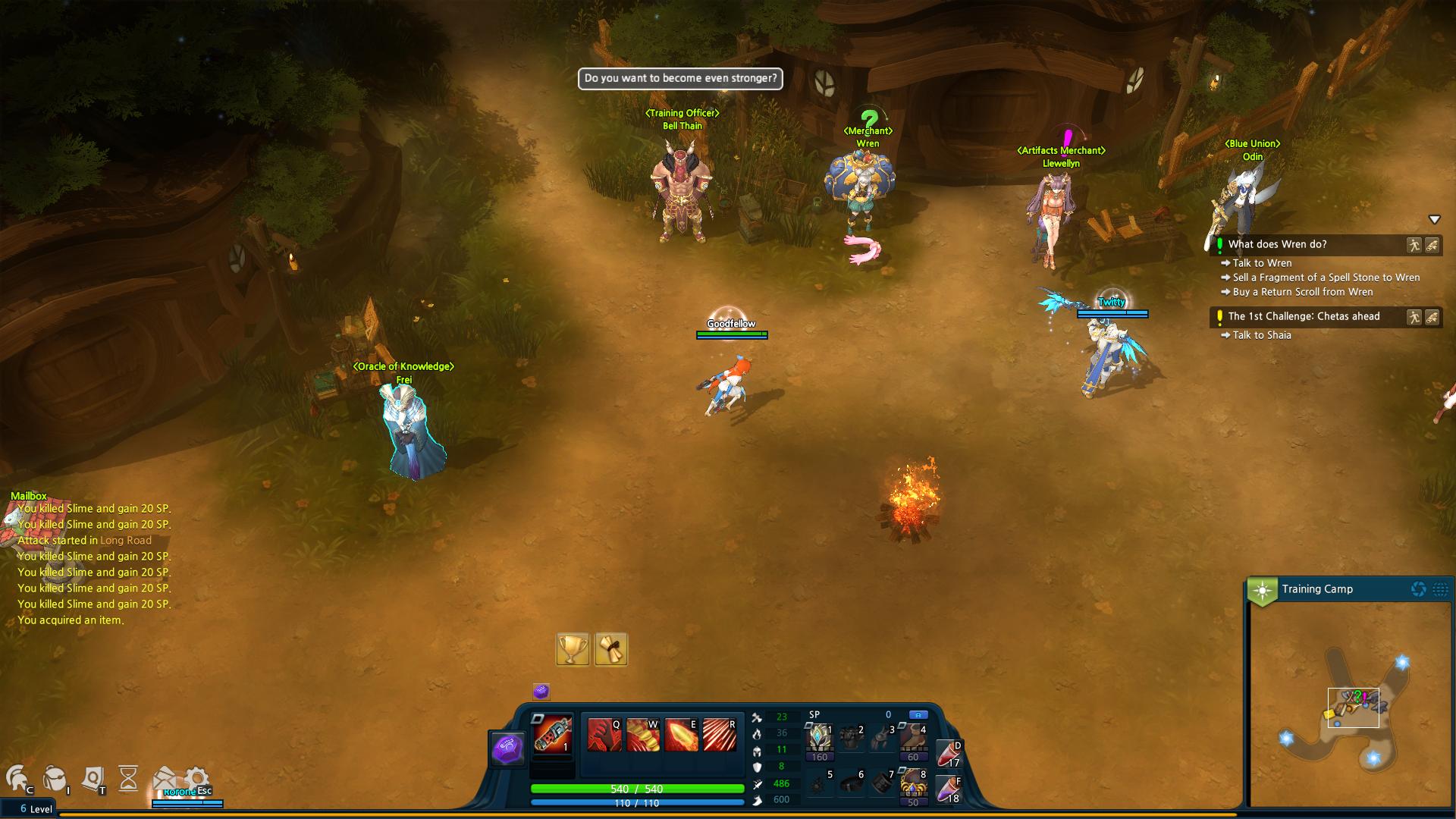1456x819 pixels.
Task: Activate the Q skill
Action: (604, 735)
